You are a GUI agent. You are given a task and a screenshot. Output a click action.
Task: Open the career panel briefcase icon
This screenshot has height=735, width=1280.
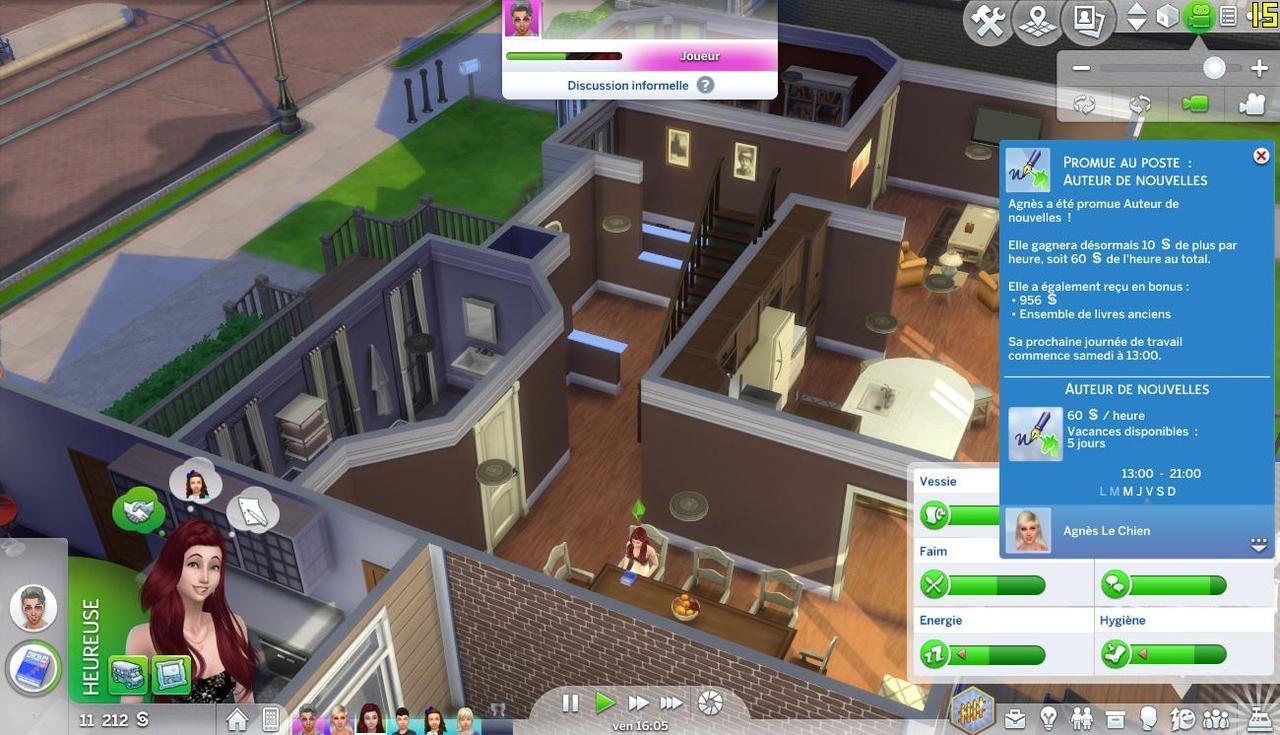coord(1015,717)
